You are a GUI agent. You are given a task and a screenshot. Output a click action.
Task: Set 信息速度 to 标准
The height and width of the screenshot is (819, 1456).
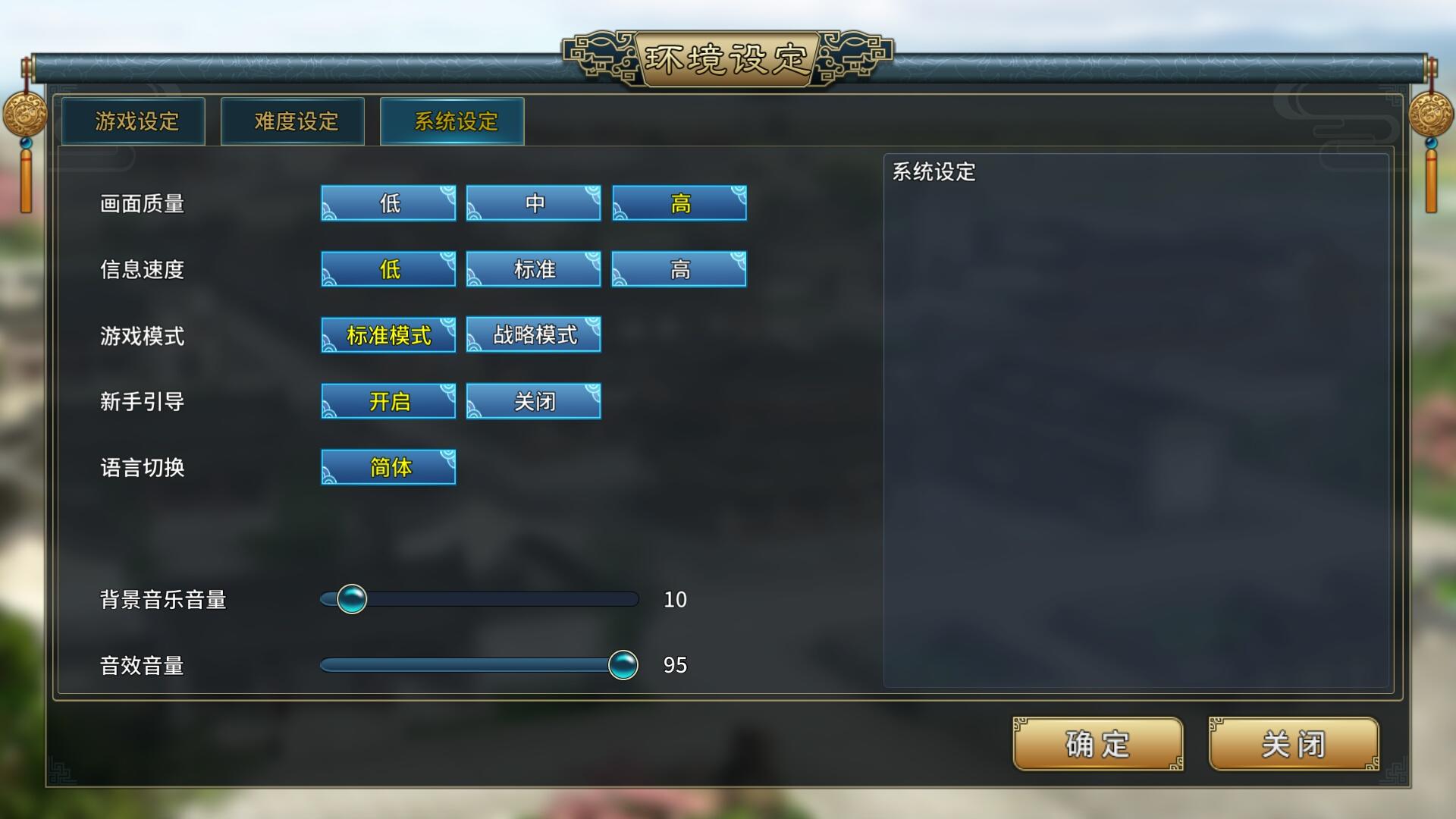533,268
